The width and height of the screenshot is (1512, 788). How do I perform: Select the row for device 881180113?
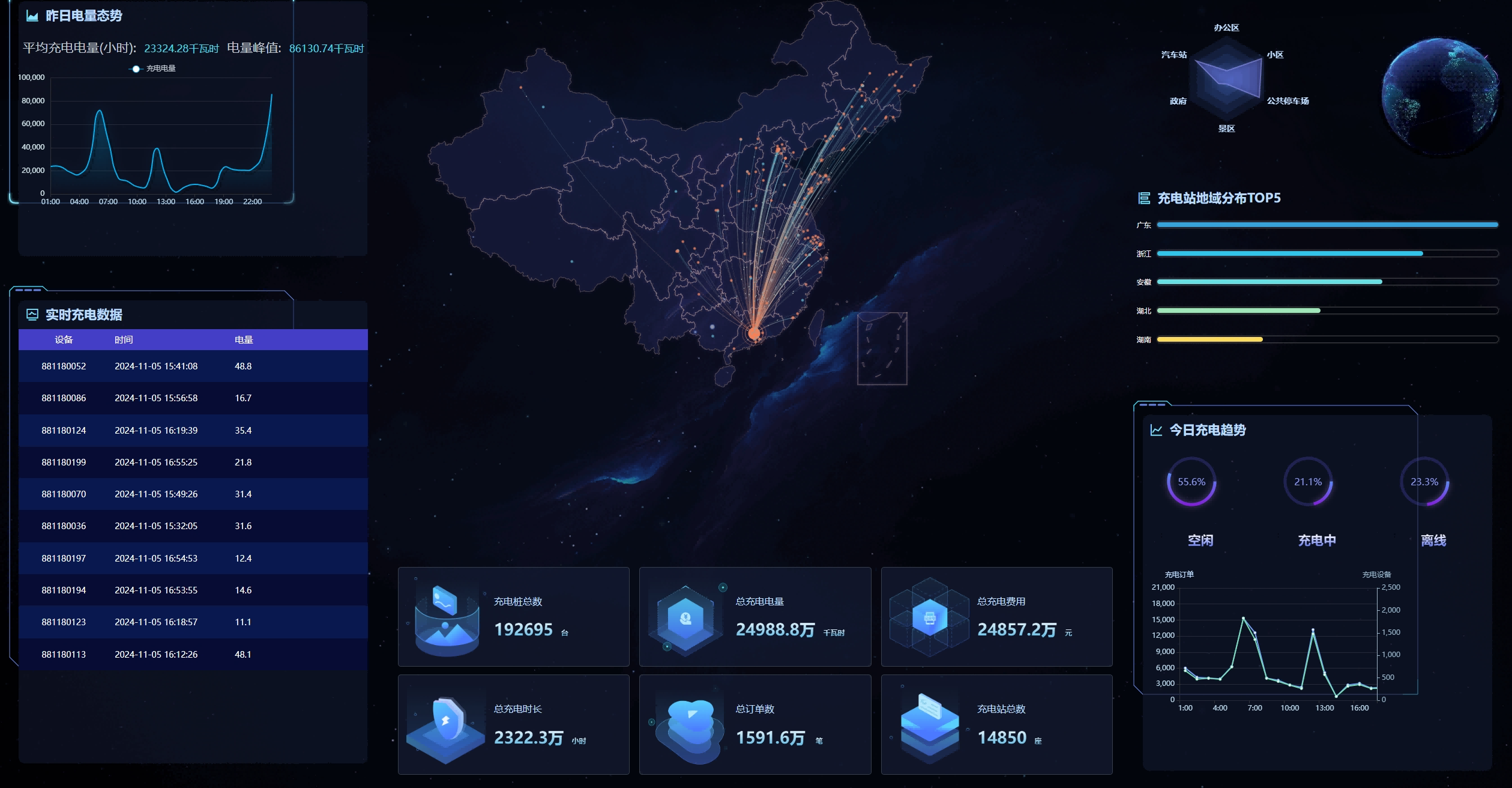point(193,654)
